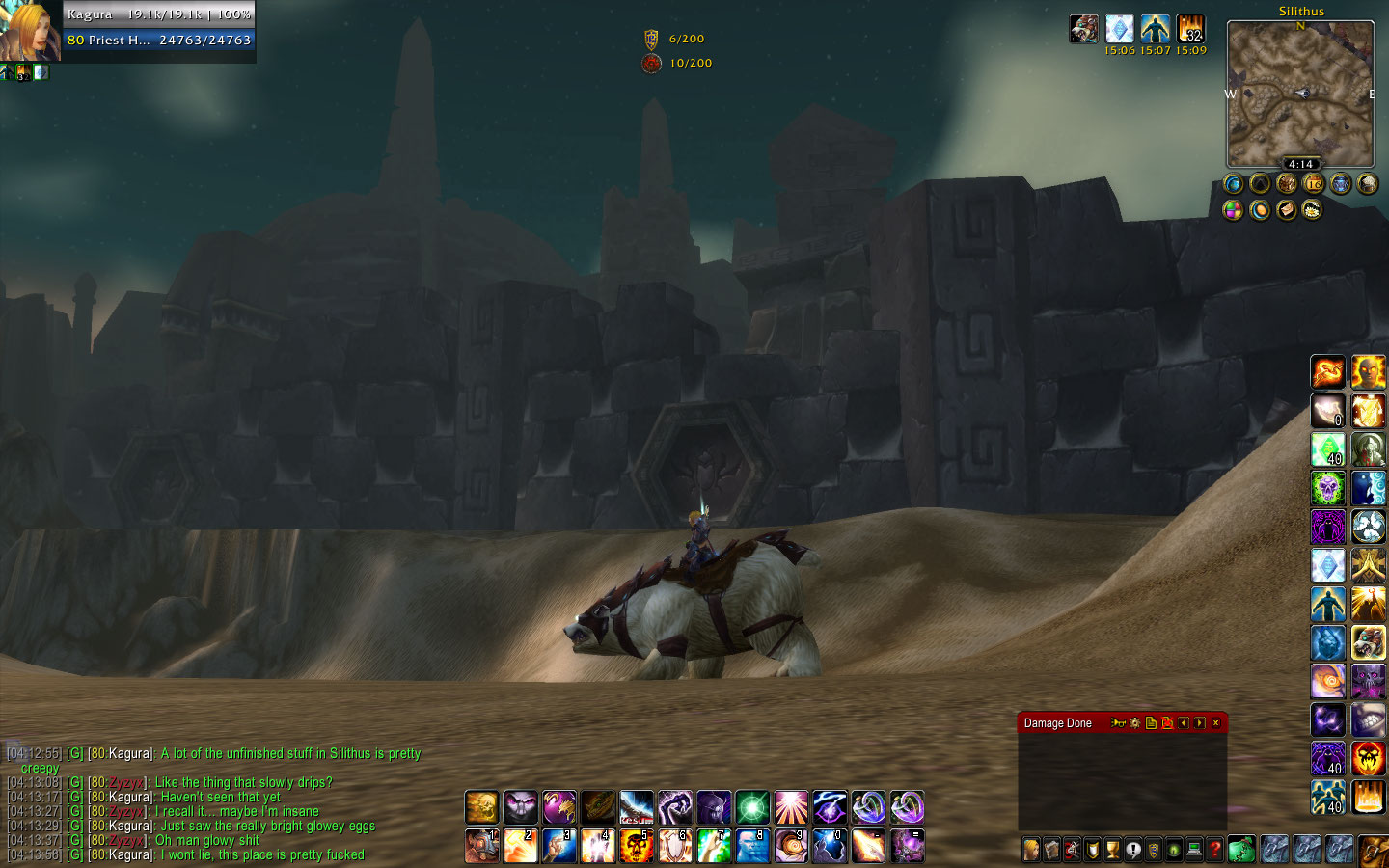Show next segment with right arrow on damage meter
This screenshot has width=1389, height=868.
pyautogui.click(x=1199, y=723)
